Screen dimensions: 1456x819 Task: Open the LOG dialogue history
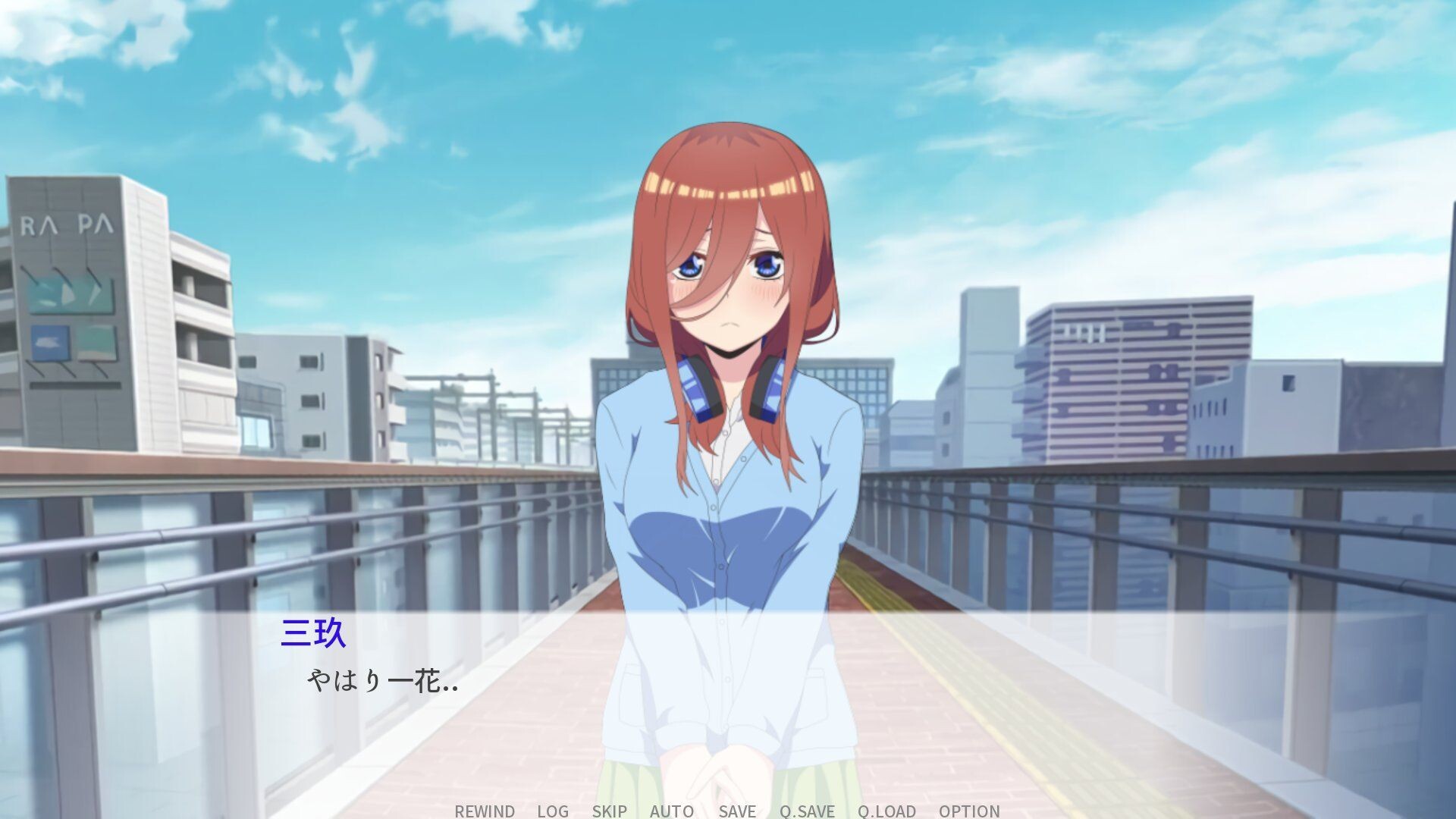click(551, 811)
